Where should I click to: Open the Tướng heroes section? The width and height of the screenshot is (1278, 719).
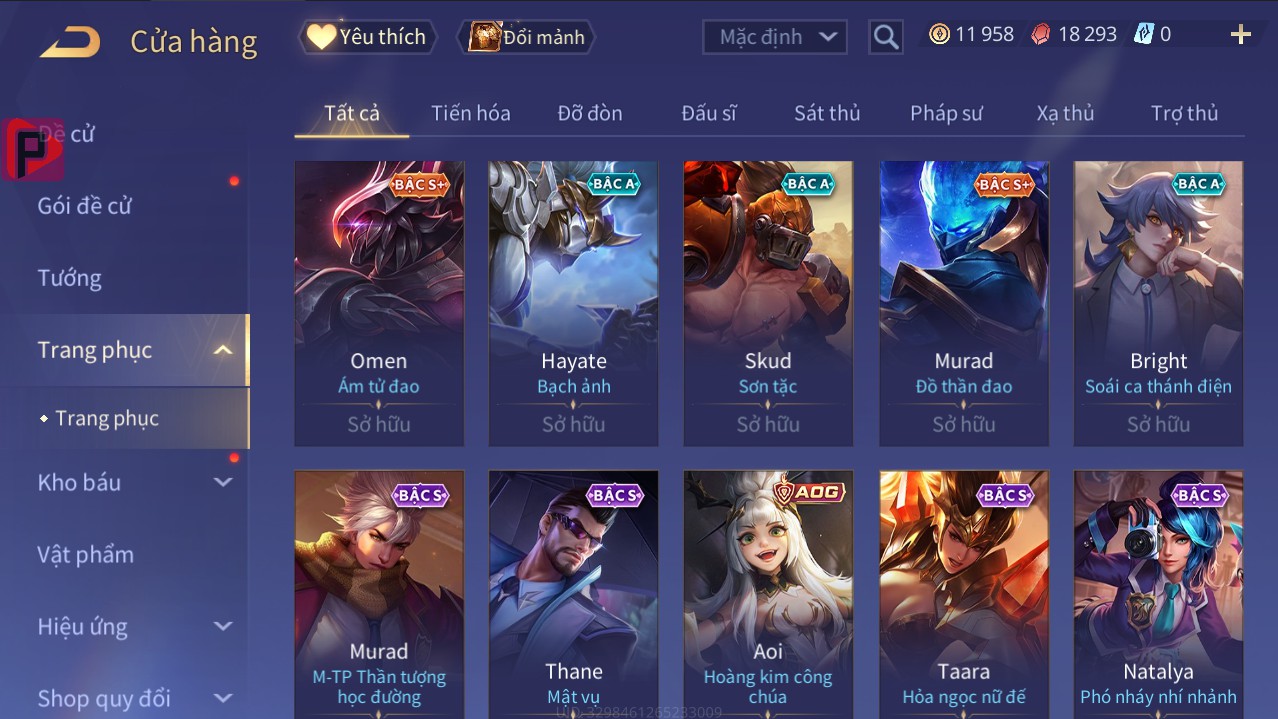pos(70,278)
